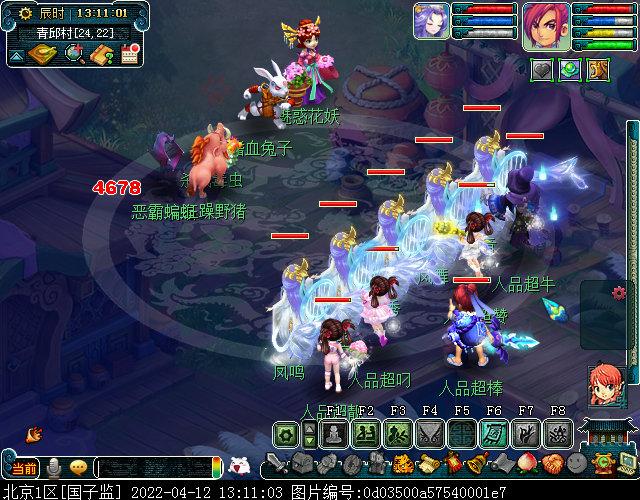Click the golden dragon buff icon
This screenshot has width=640, height=500.
597,69
